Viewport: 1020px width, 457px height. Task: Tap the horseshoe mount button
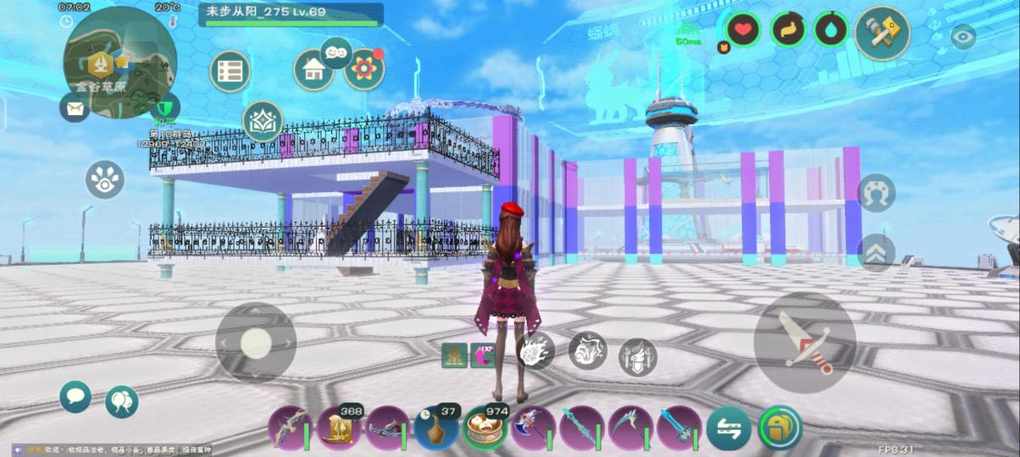876,192
